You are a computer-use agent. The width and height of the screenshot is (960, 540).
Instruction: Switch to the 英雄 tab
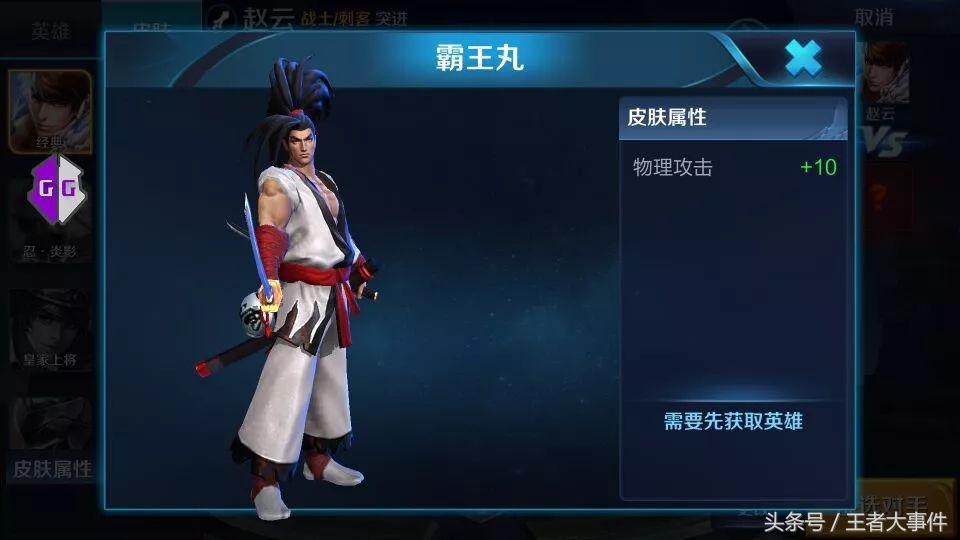coord(50,29)
